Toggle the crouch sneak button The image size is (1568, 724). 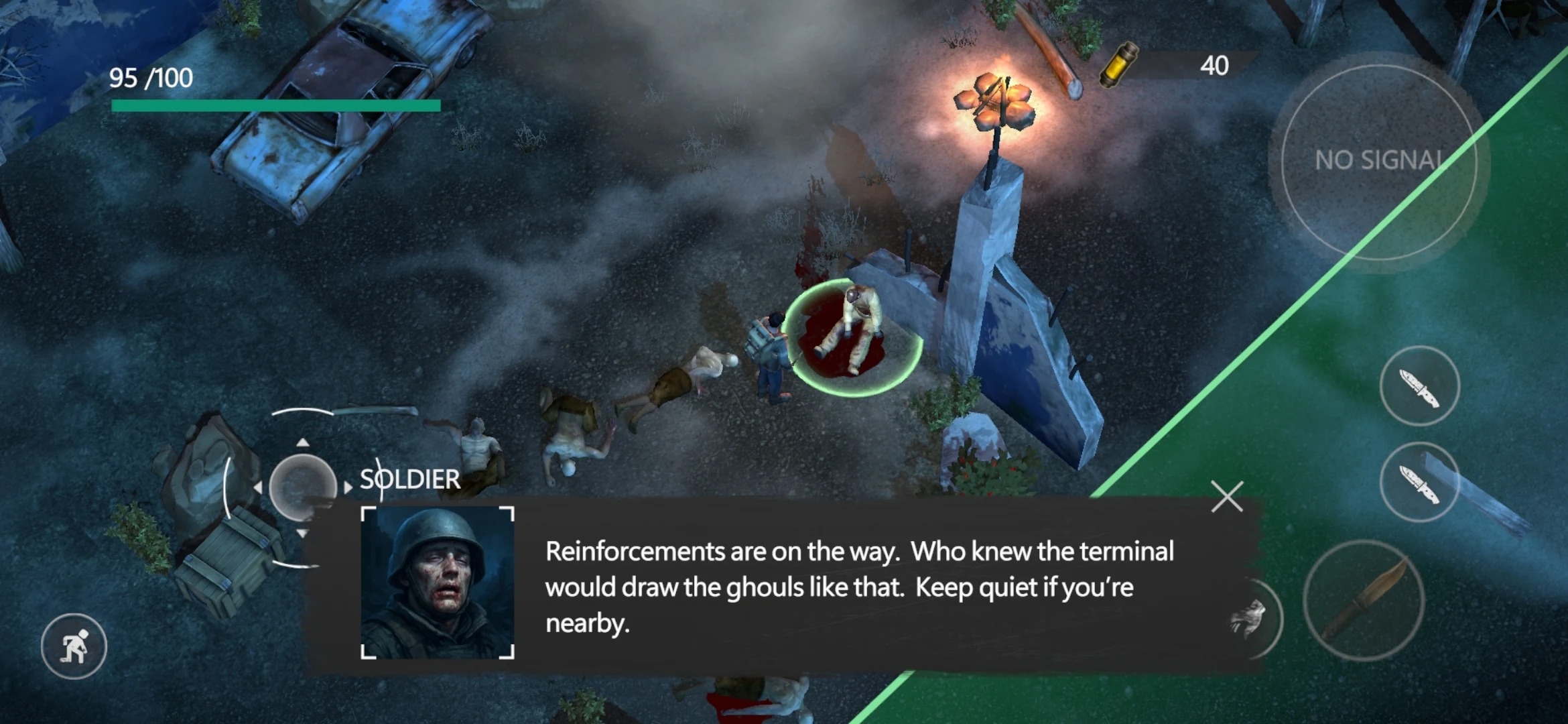(x=74, y=646)
